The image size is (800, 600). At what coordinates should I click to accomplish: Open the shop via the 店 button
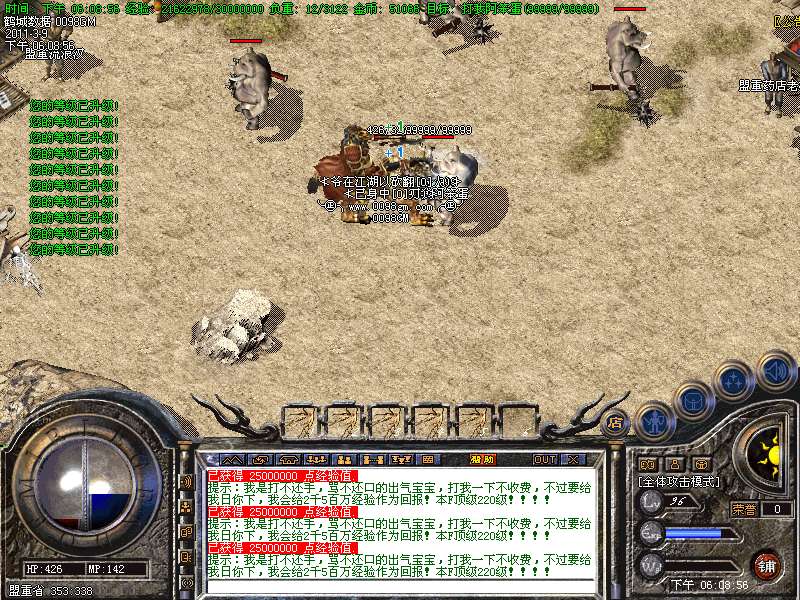616,422
